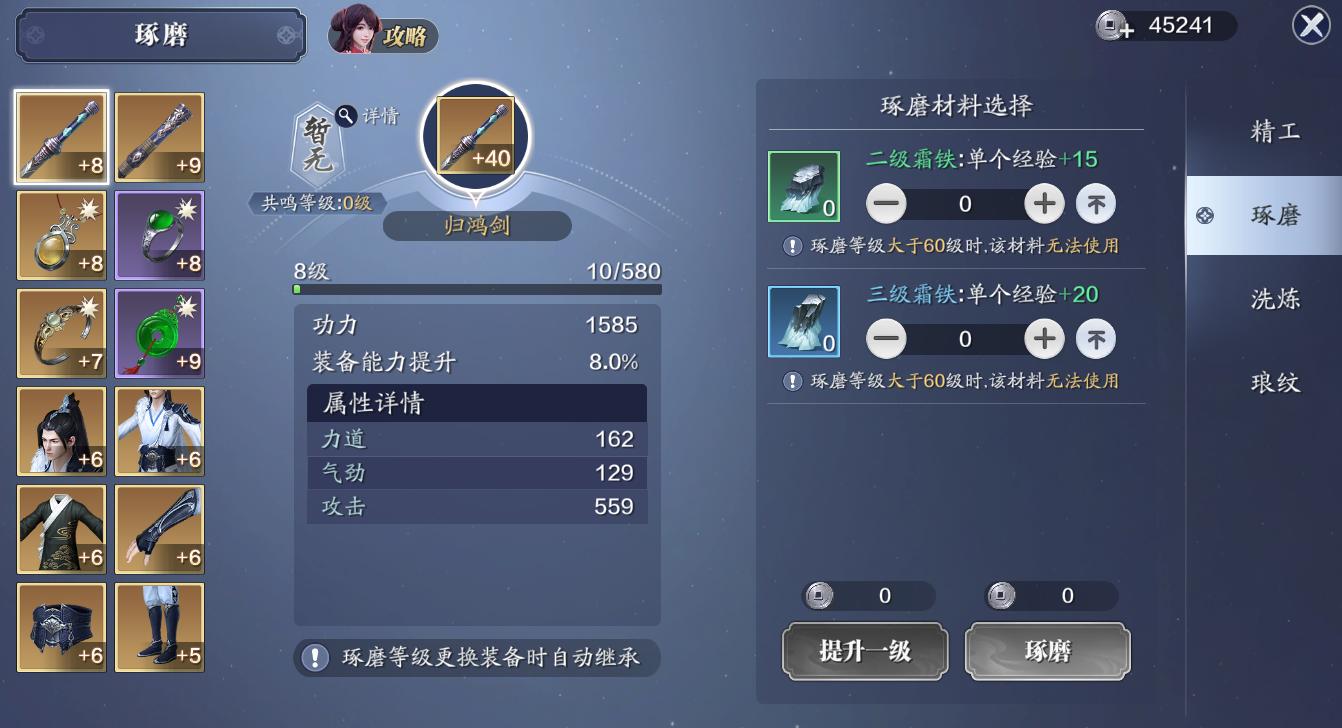The height and width of the screenshot is (728, 1342).
Task: Click the level 8 experience progress bar
Action: 477,287
